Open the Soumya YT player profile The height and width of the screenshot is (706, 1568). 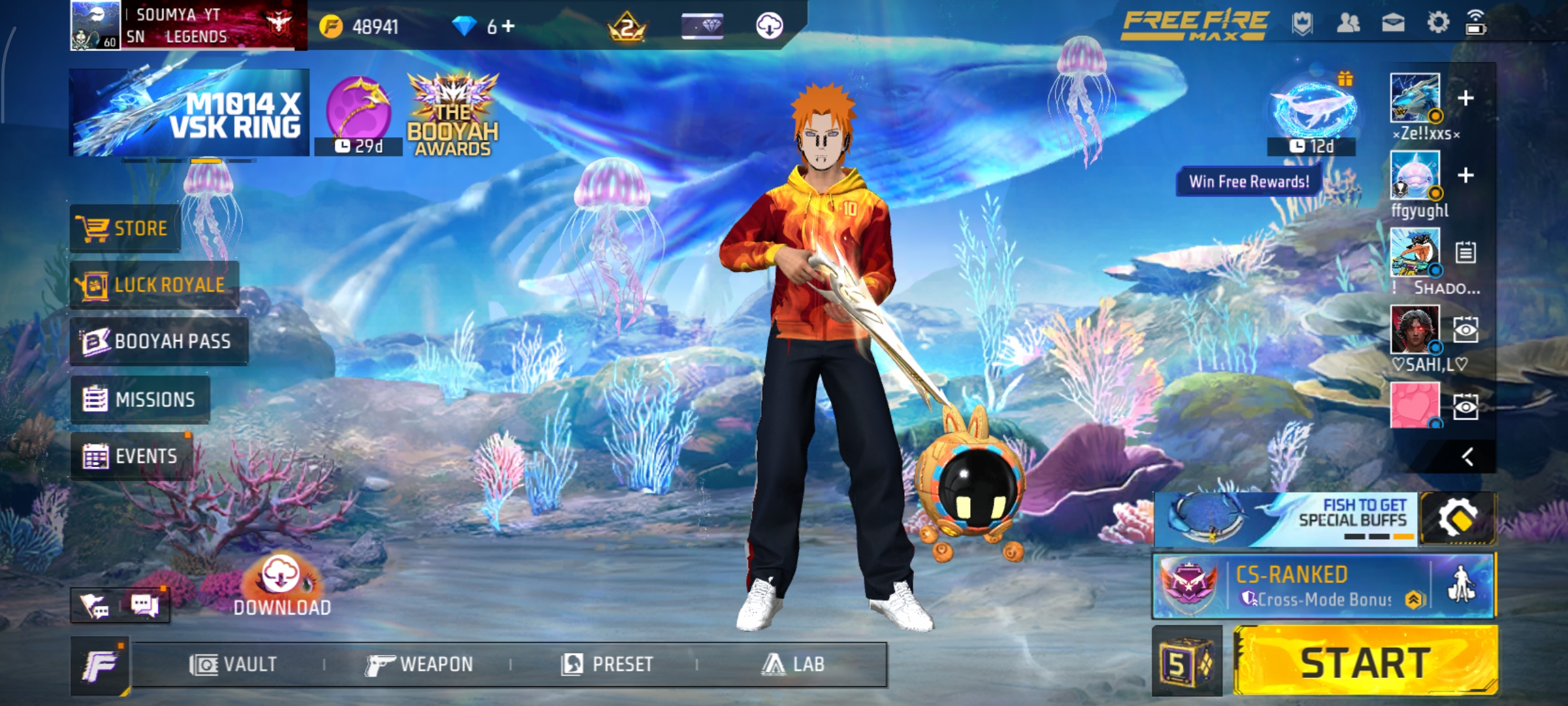click(x=188, y=25)
